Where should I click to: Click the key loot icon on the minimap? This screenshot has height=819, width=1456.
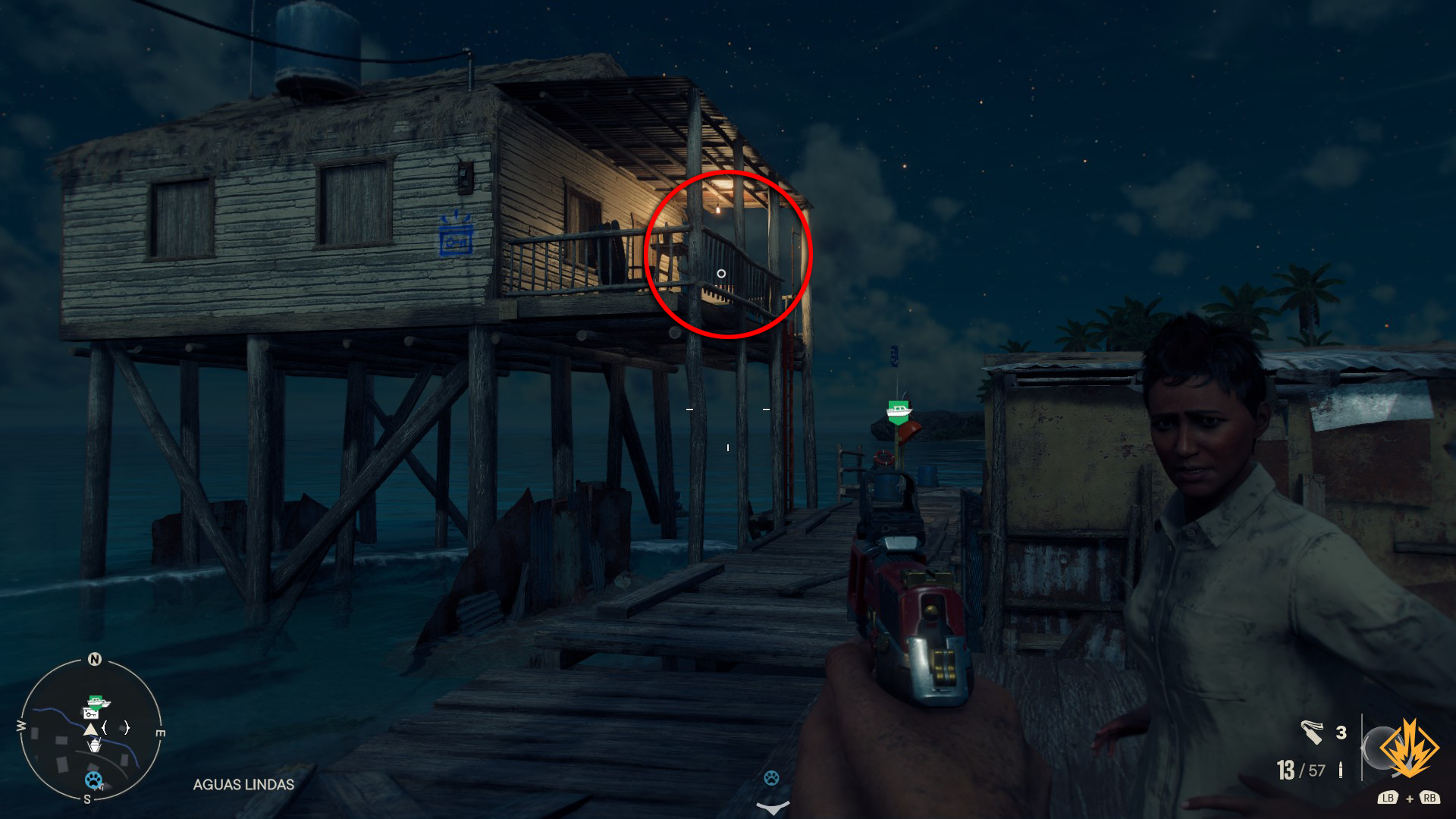[x=91, y=714]
